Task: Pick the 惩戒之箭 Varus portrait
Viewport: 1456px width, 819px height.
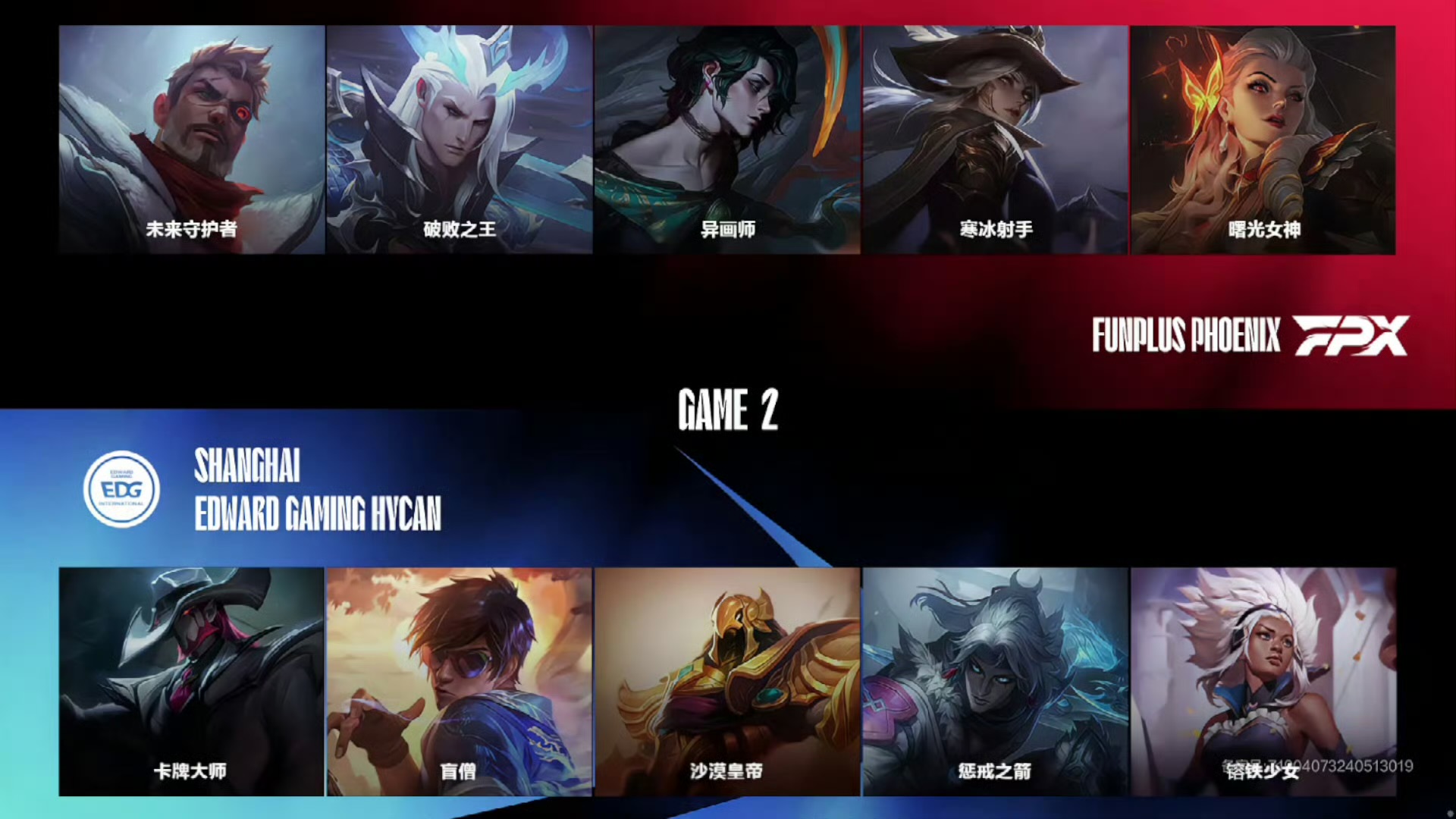Action: point(995,681)
